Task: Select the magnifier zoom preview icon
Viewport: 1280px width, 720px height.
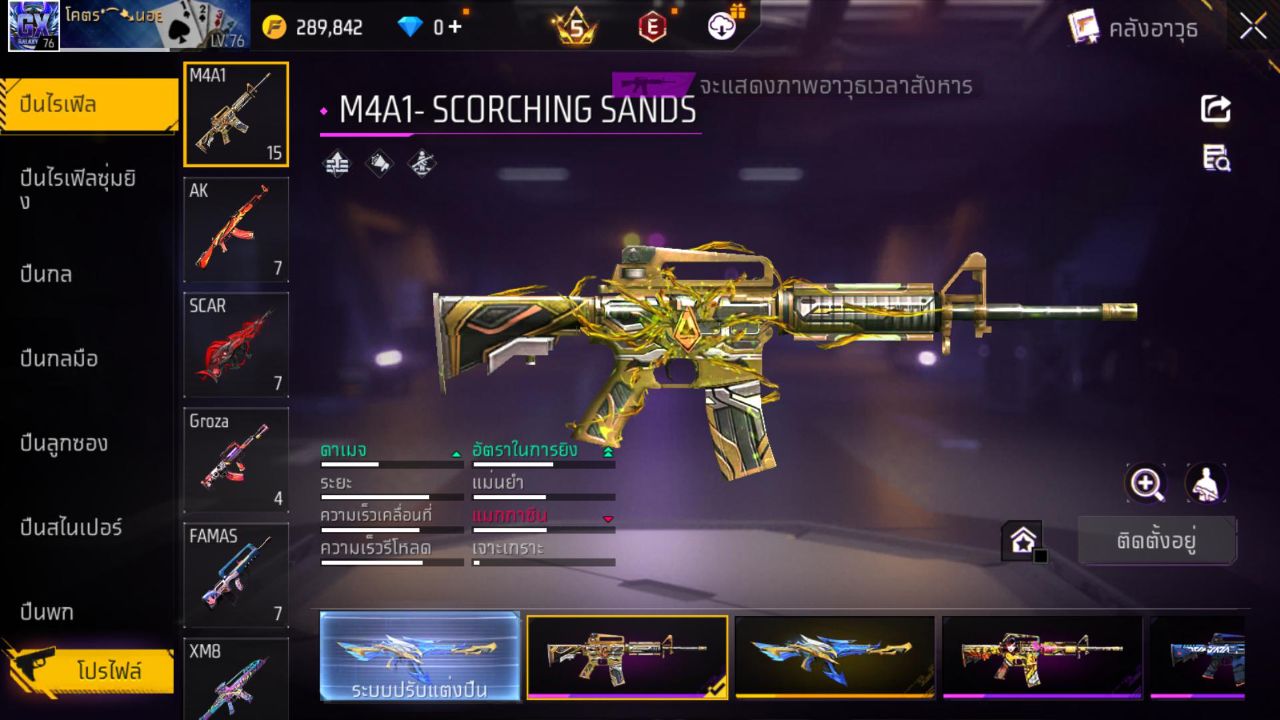Action: [1146, 484]
